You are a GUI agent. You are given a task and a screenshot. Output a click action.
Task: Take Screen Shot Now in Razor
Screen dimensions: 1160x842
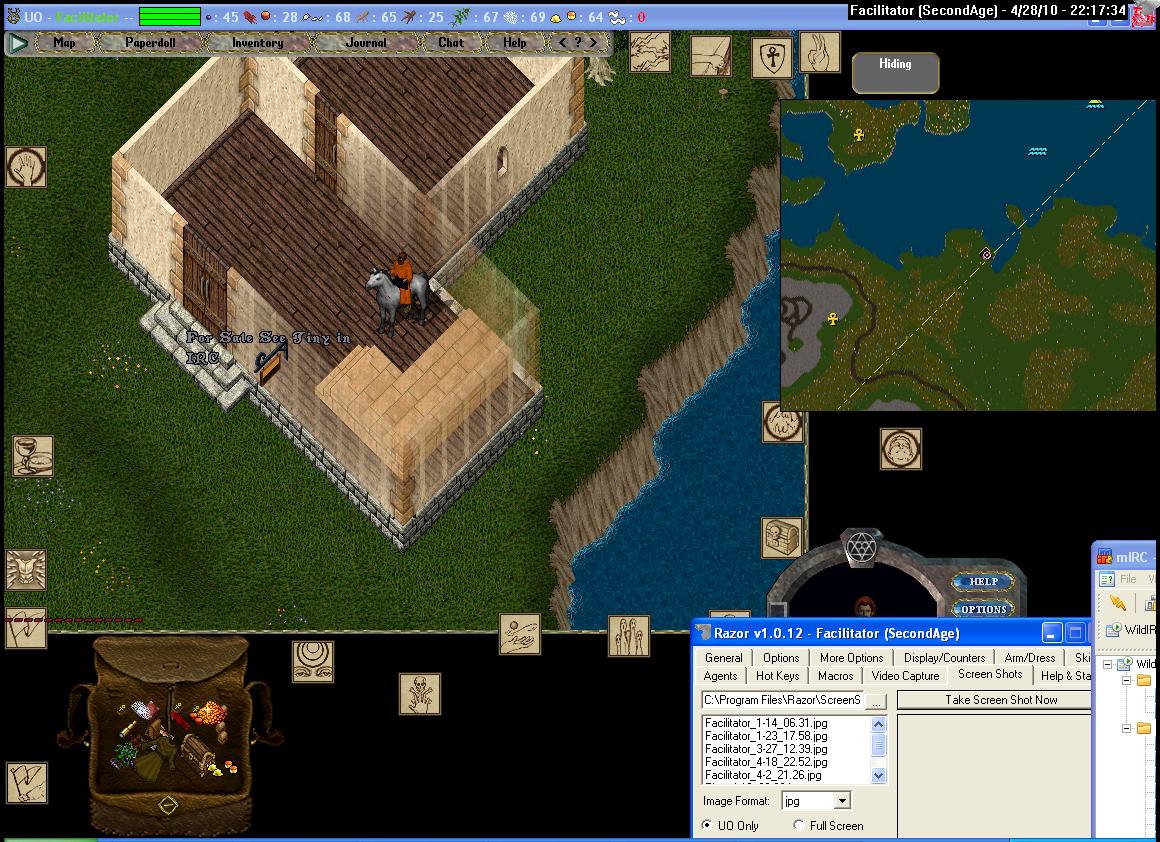pos(1000,700)
